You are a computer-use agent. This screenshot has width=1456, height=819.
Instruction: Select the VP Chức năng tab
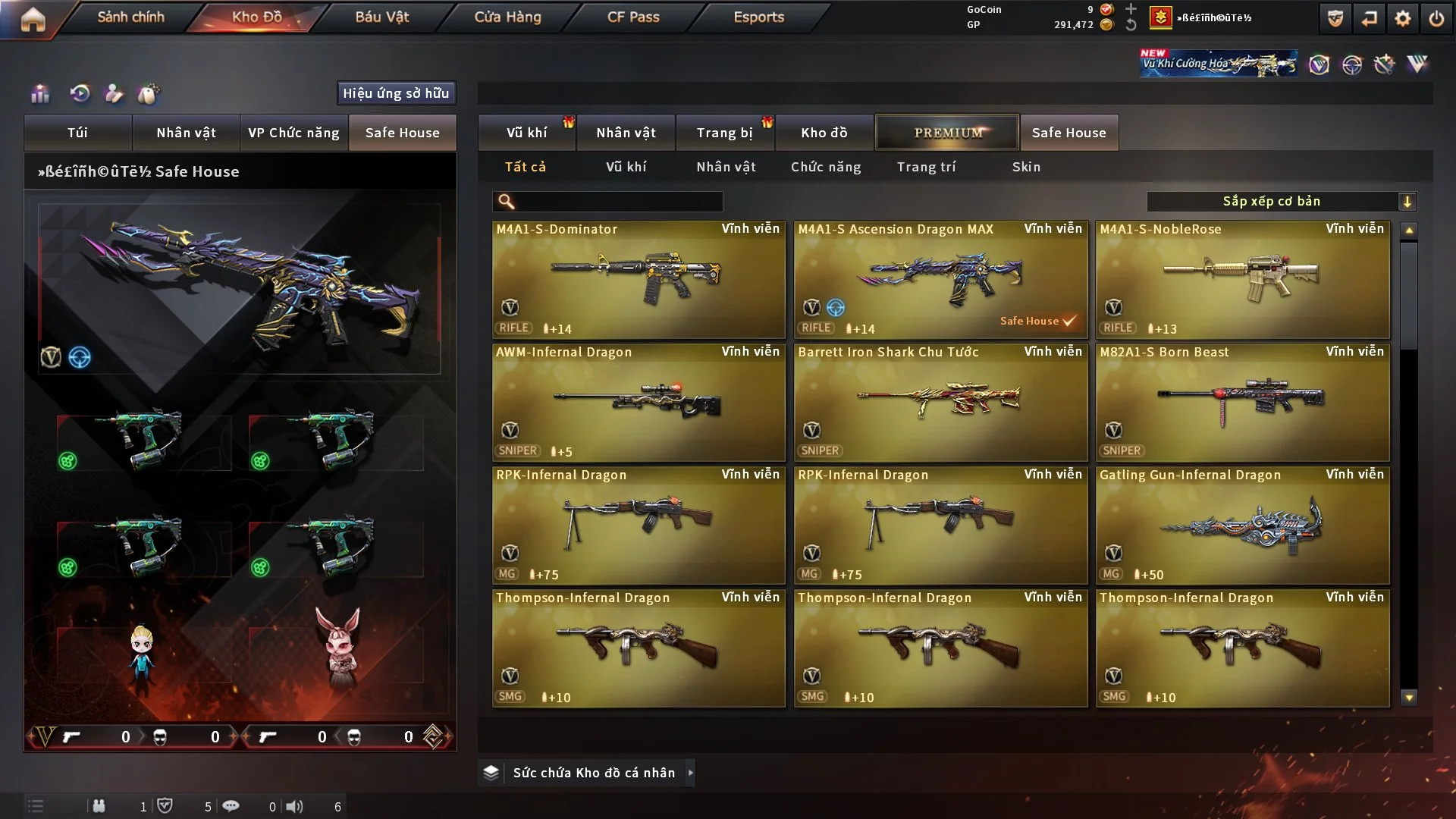[293, 133]
